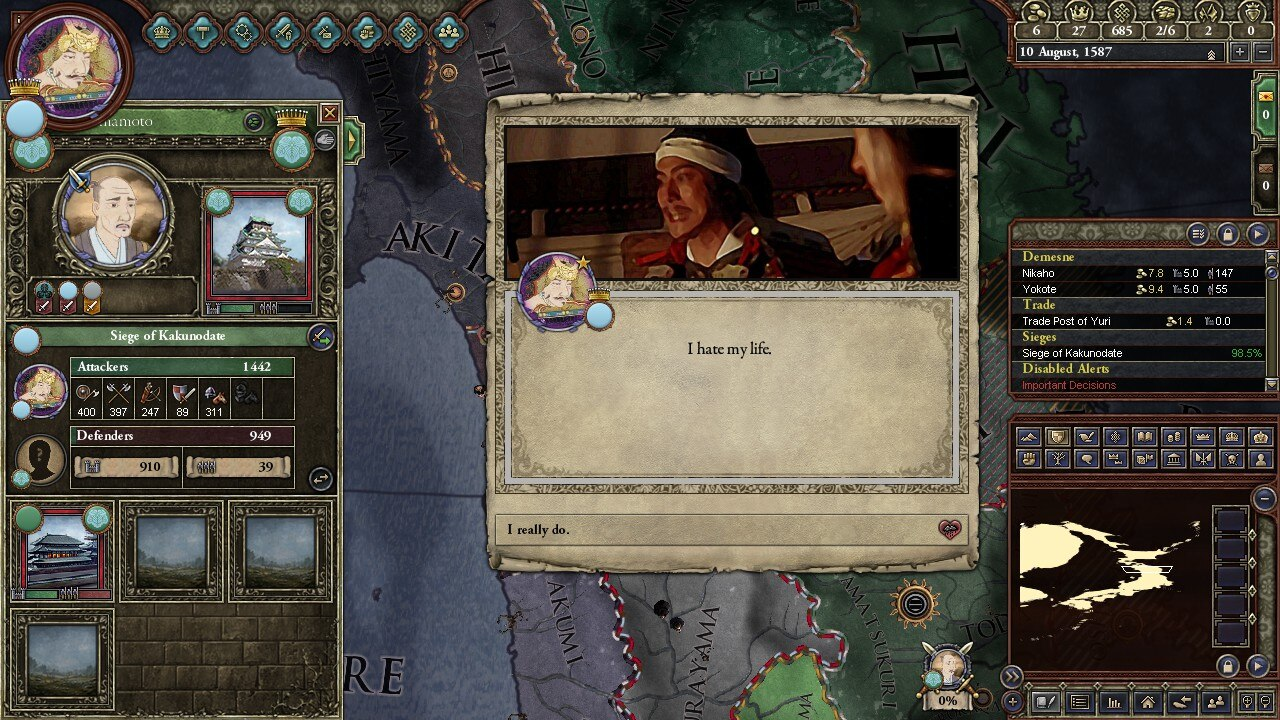Select the Nikaho demesne entry in outliner
This screenshot has height=720, width=1280.
click(x=1039, y=273)
